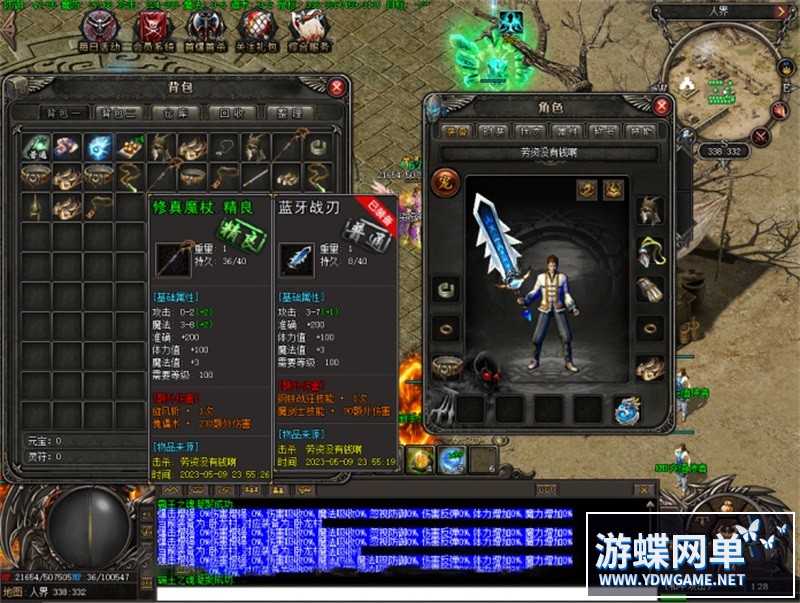Image resolution: width=800 pixels, height=603 pixels.
Task: Close the 角色 character window
Action: [661, 105]
